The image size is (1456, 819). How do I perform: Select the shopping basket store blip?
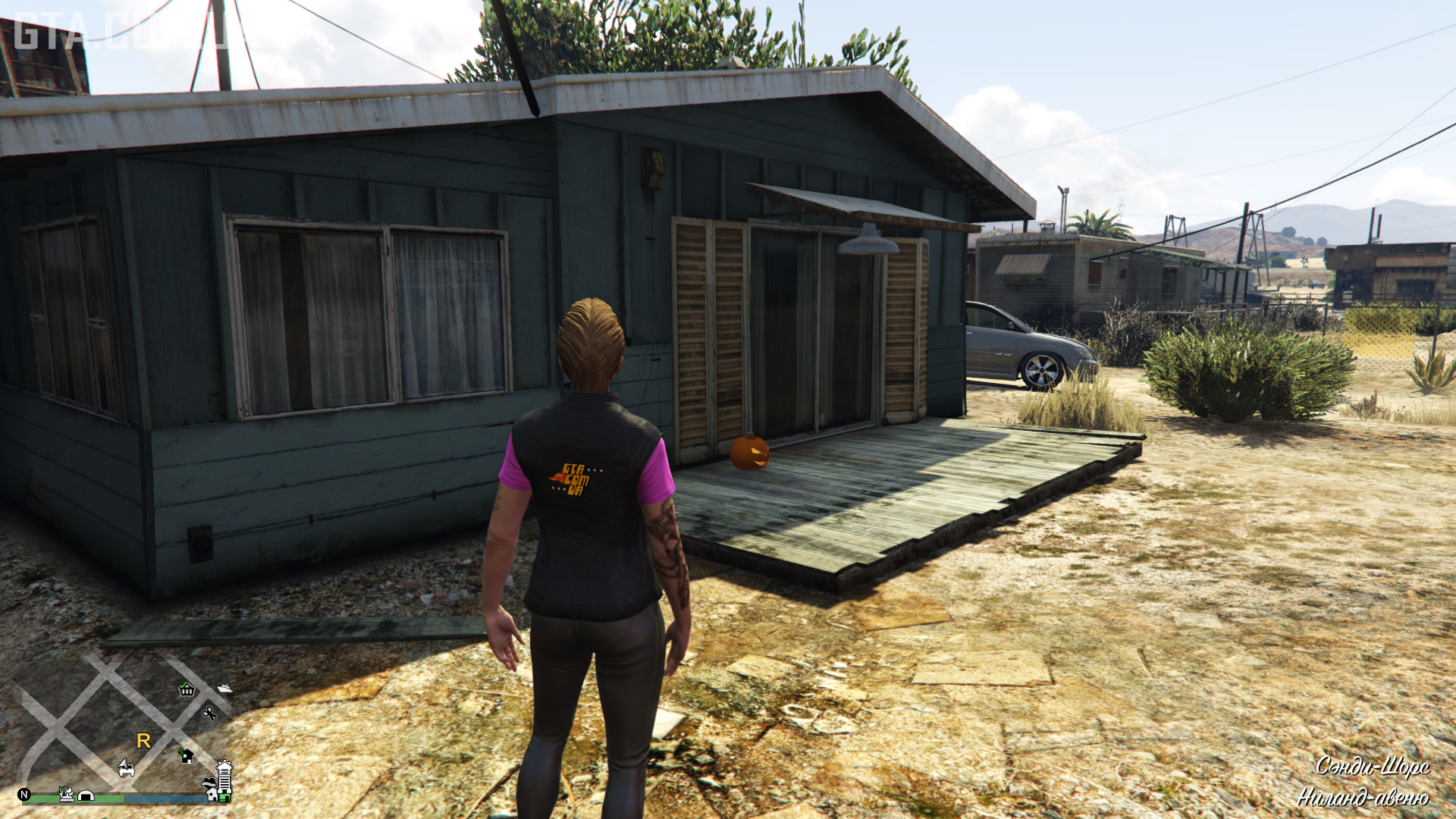(x=187, y=689)
